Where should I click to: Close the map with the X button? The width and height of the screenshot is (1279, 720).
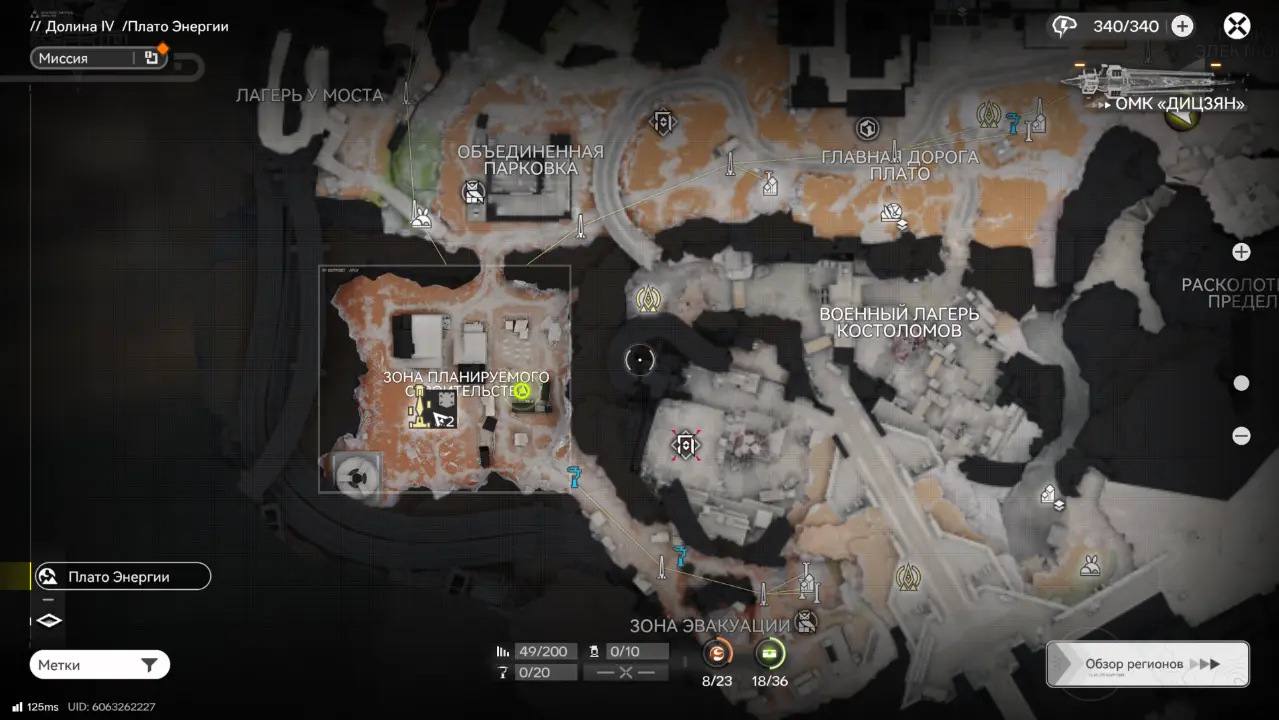pos(1237,26)
